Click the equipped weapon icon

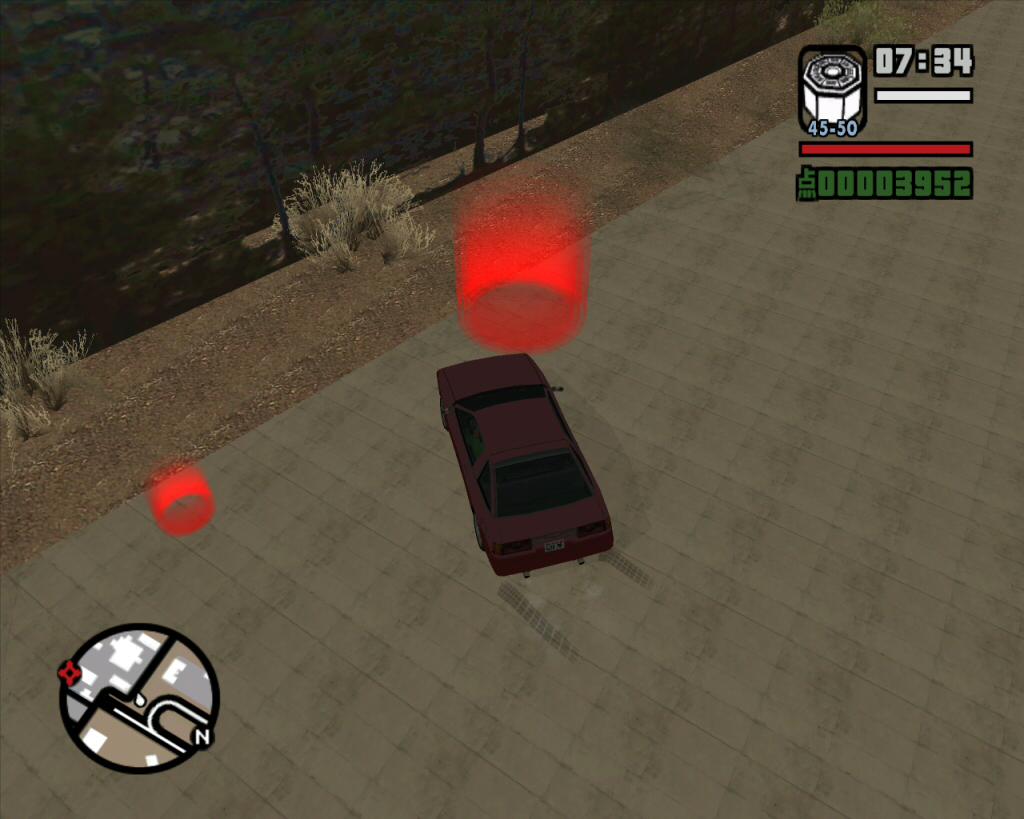tap(832, 90)
